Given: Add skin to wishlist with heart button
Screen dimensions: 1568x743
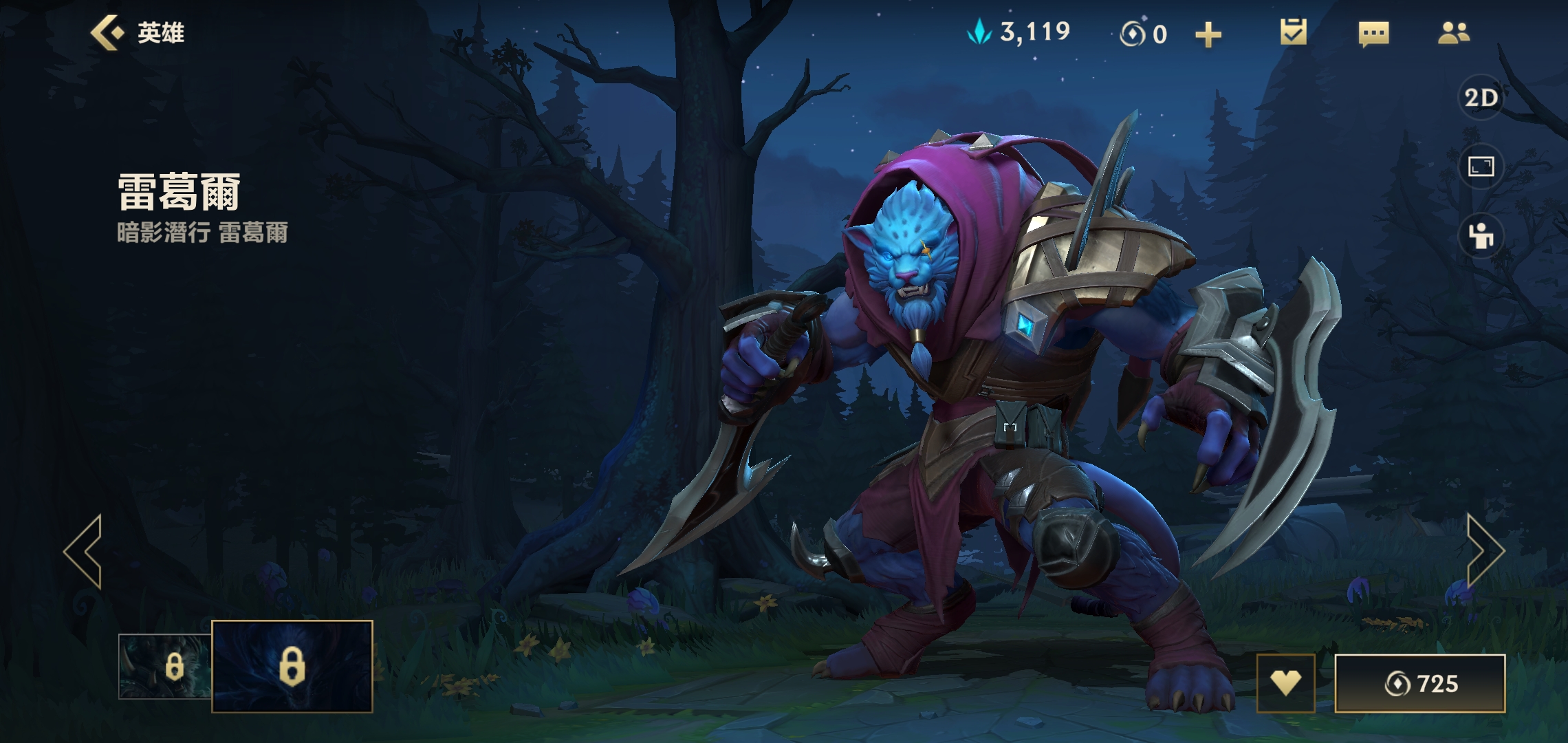Looking at the screenshot, I should point(1285,683).
